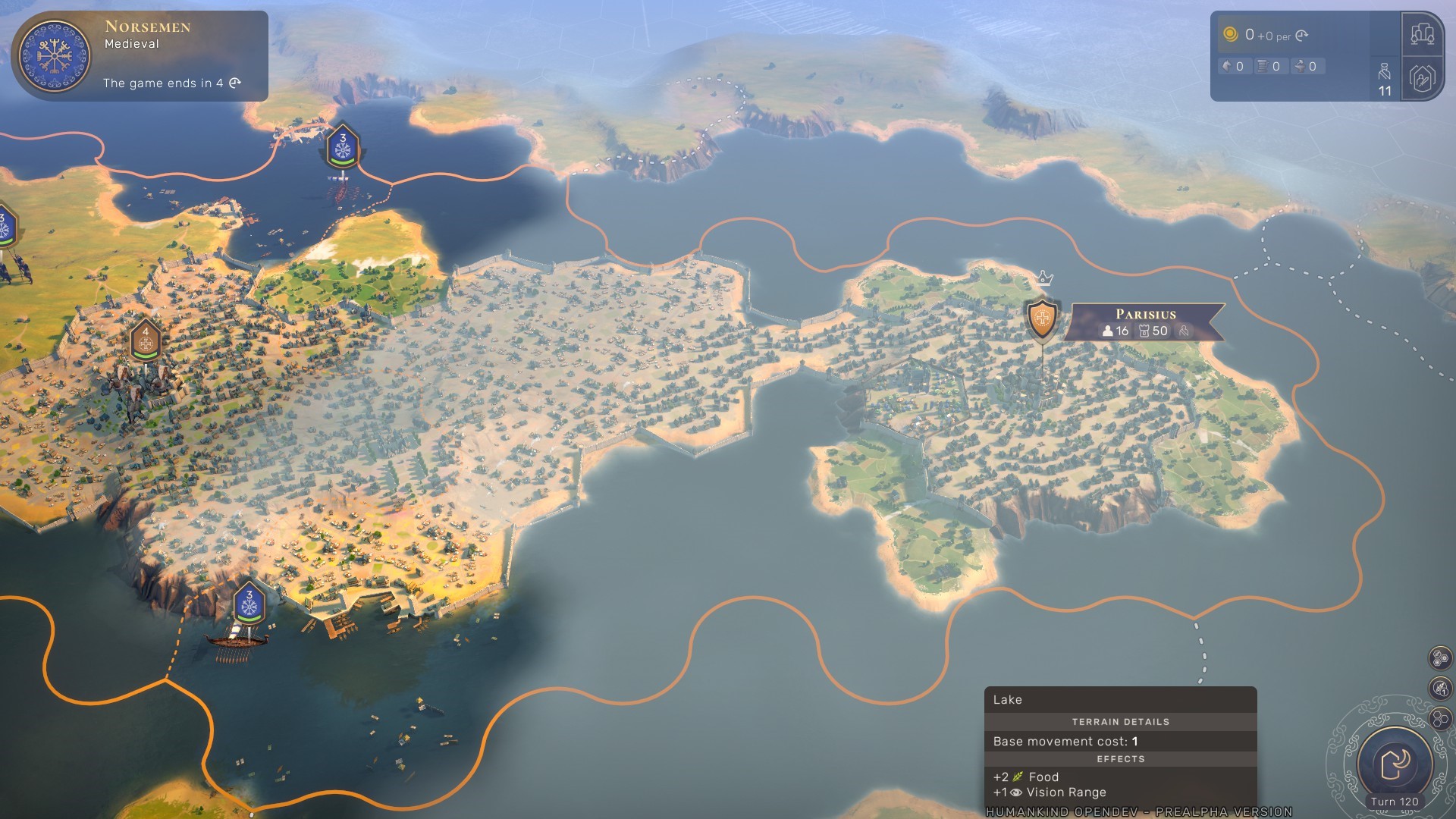The height and width of the screenshot is (819, 1456).
Task: Toggle the tile yields hexagon overlay
Action: tap(1440, 657)
